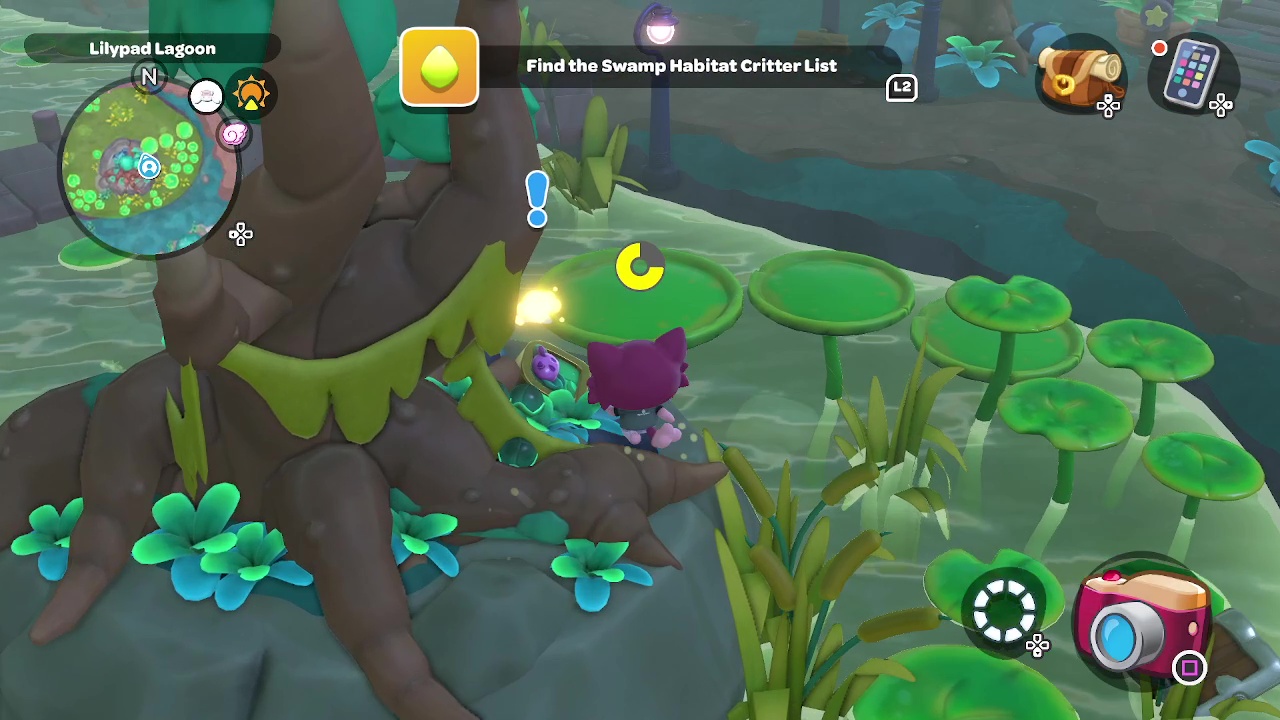This screenshot has width=1280, height=720.
Task: Click the red notification dot on the phone
Action: (1159, 47)
